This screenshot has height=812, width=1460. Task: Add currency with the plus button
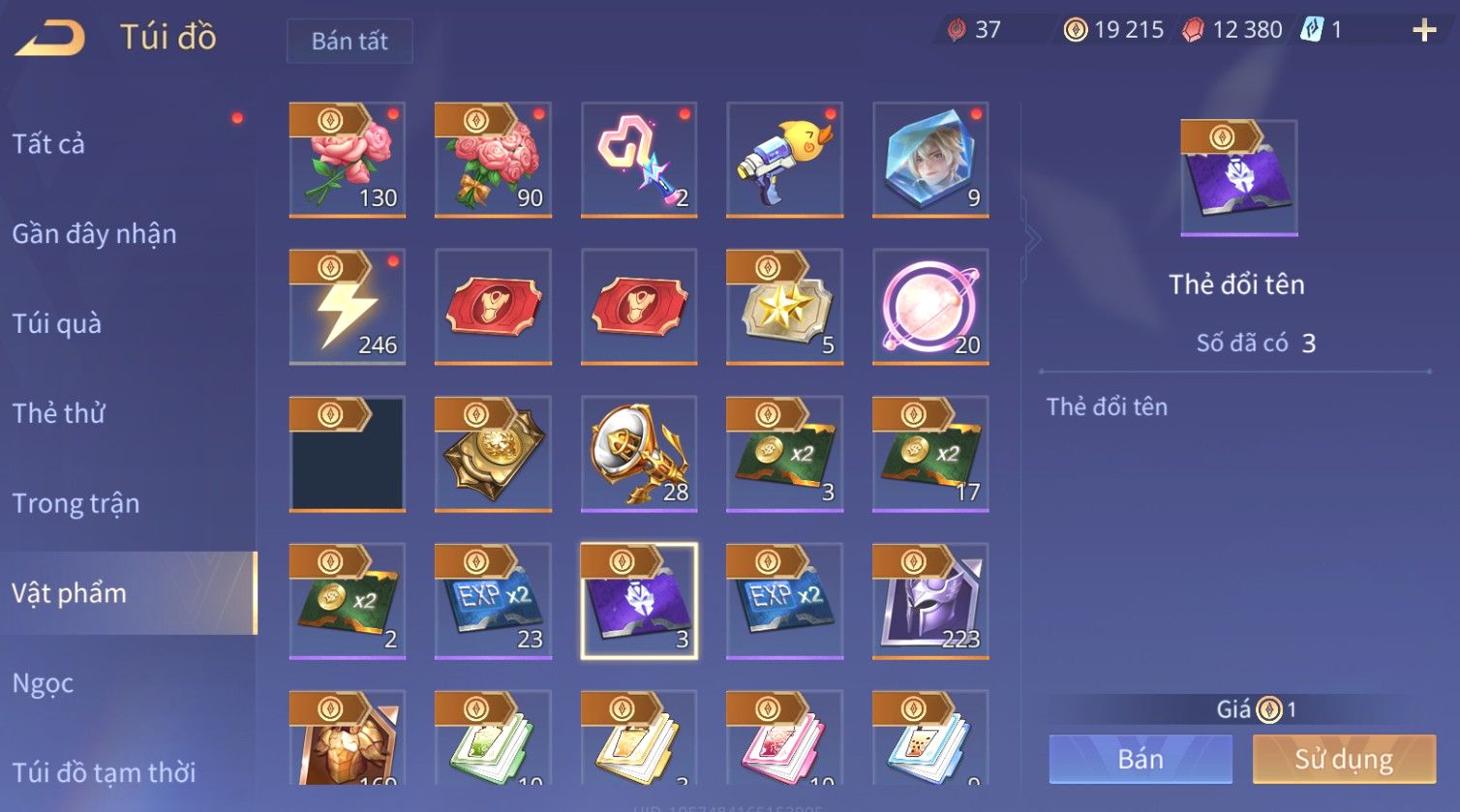coord(1424,30)
